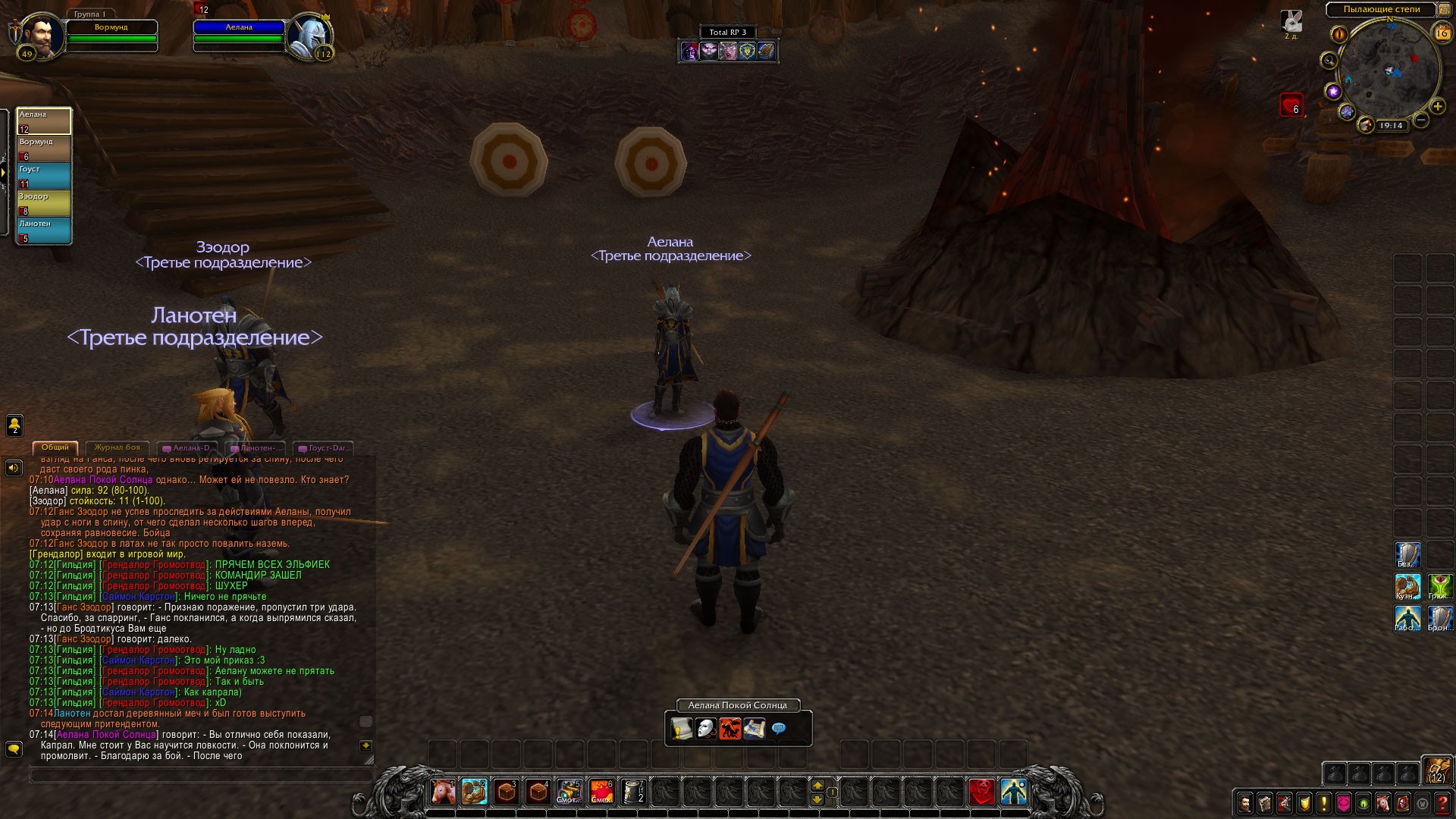Viewport: 1456px width, 819px height.
Task: Zoom in the minimap with plus button
Action: [1437, 106]
